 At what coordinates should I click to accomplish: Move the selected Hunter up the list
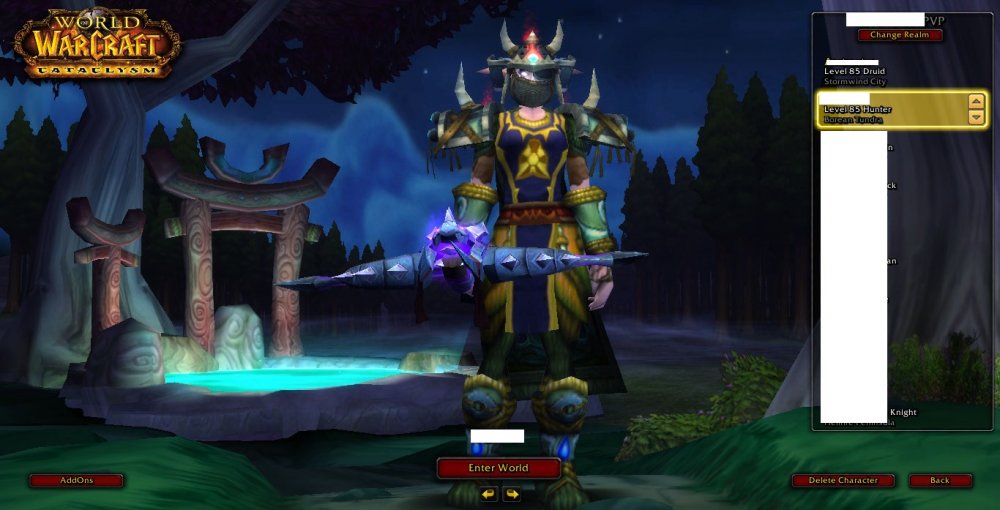[x=976, y=103]
